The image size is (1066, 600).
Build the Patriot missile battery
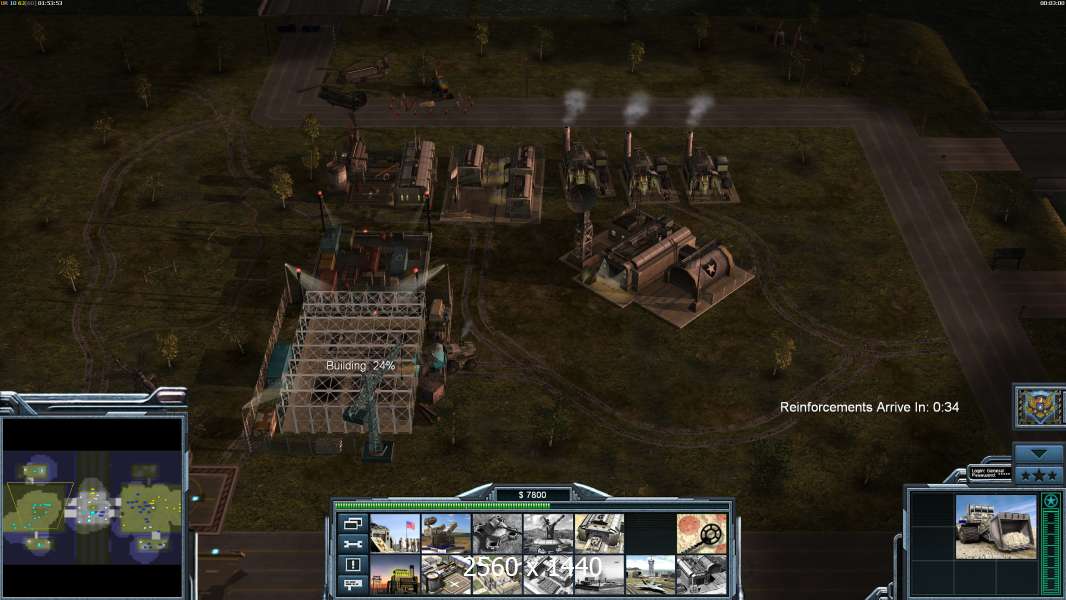pos(446,533)
